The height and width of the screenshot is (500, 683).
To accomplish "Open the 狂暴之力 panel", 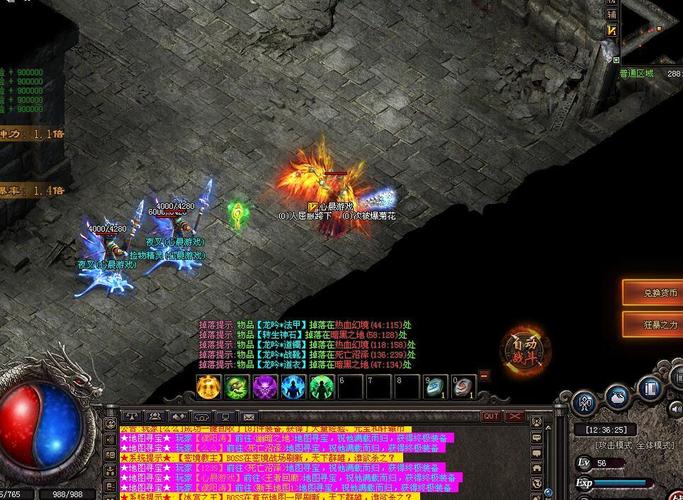I will 657,324.
